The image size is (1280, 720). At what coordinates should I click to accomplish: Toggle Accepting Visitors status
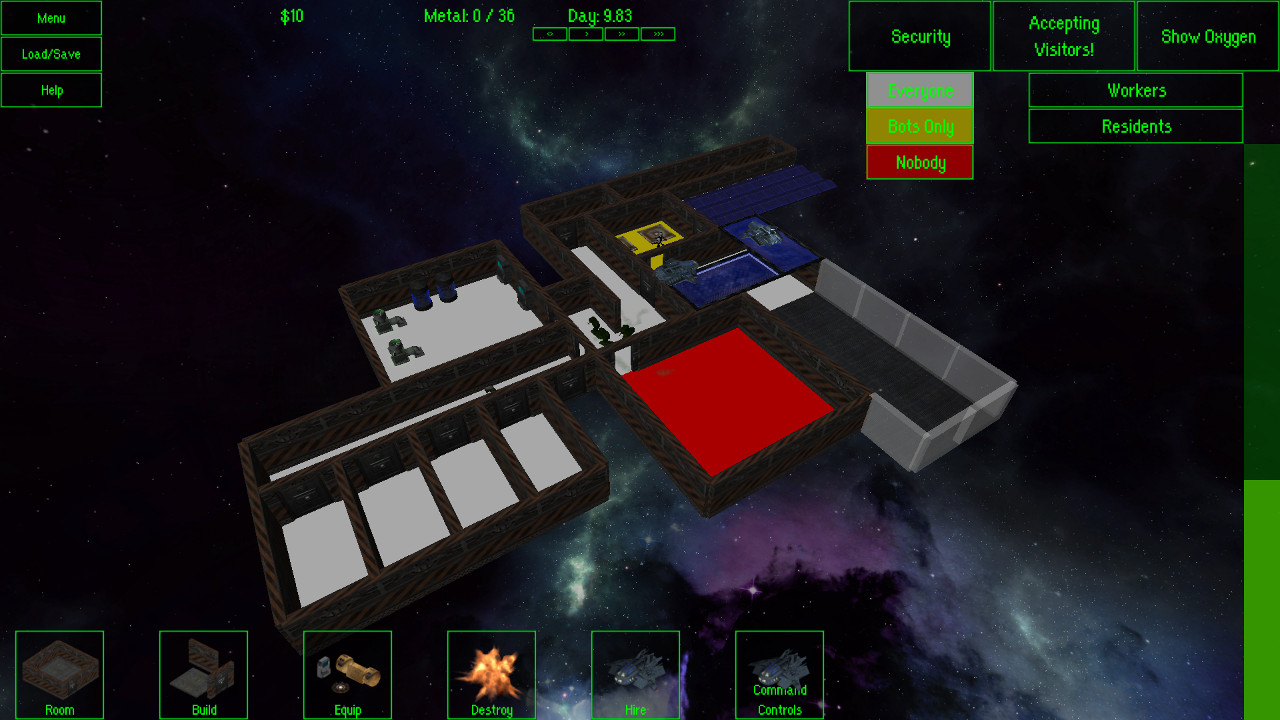[1063, 35]
